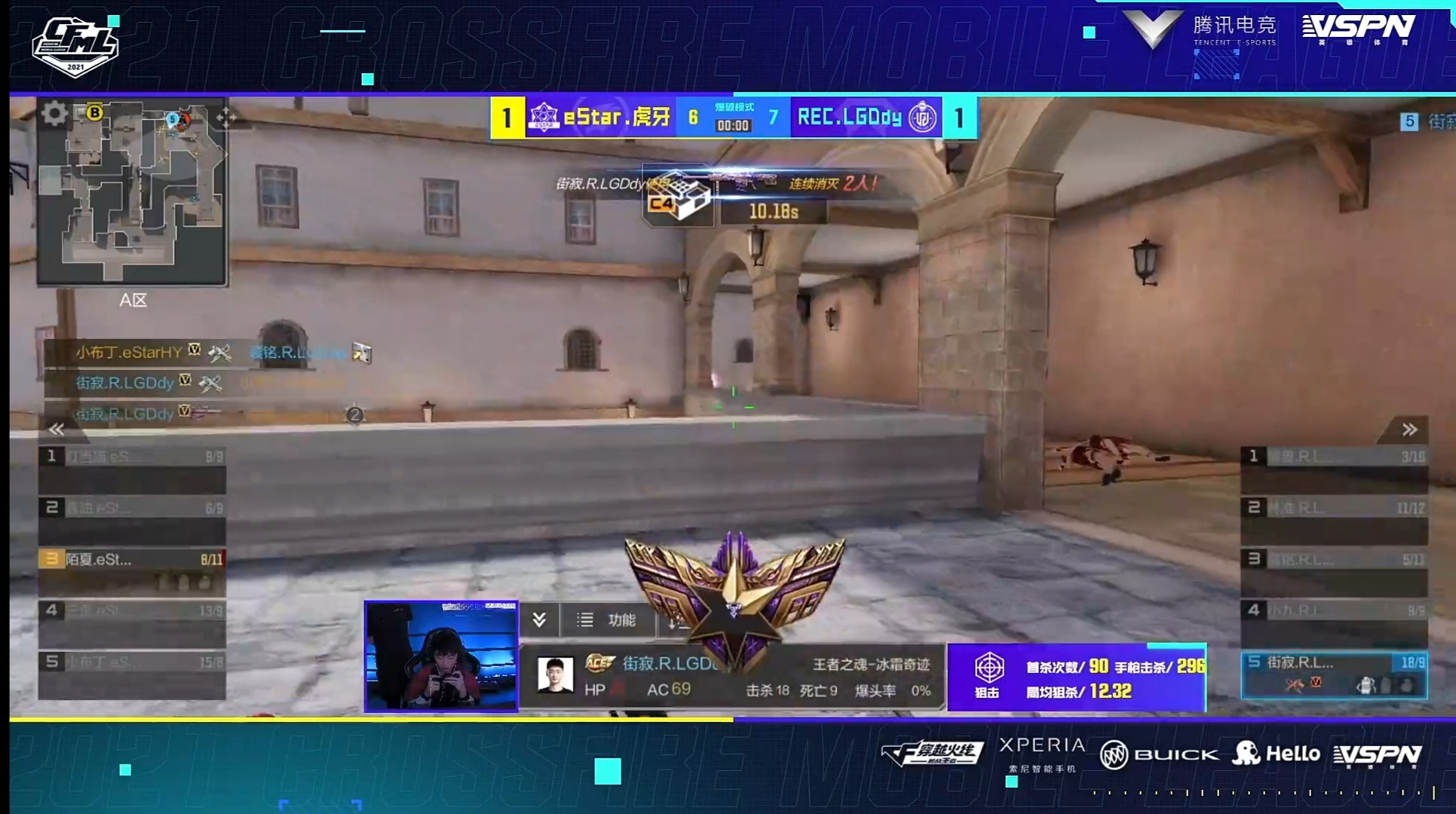Image resolution: width=1456 pixels, height=814 pixels.
Task: Collapse the right player list with the double-right arrows
Action: coord(1409,430)
